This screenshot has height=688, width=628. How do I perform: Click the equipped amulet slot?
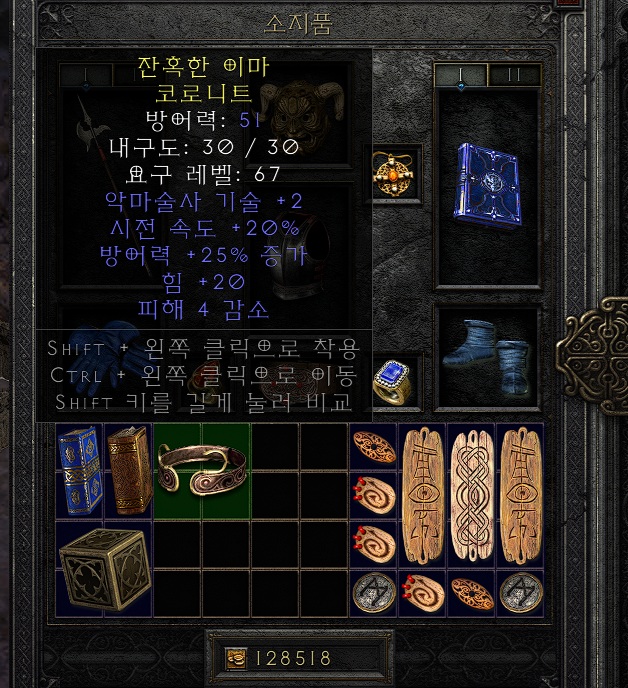(x=395, y=172)
